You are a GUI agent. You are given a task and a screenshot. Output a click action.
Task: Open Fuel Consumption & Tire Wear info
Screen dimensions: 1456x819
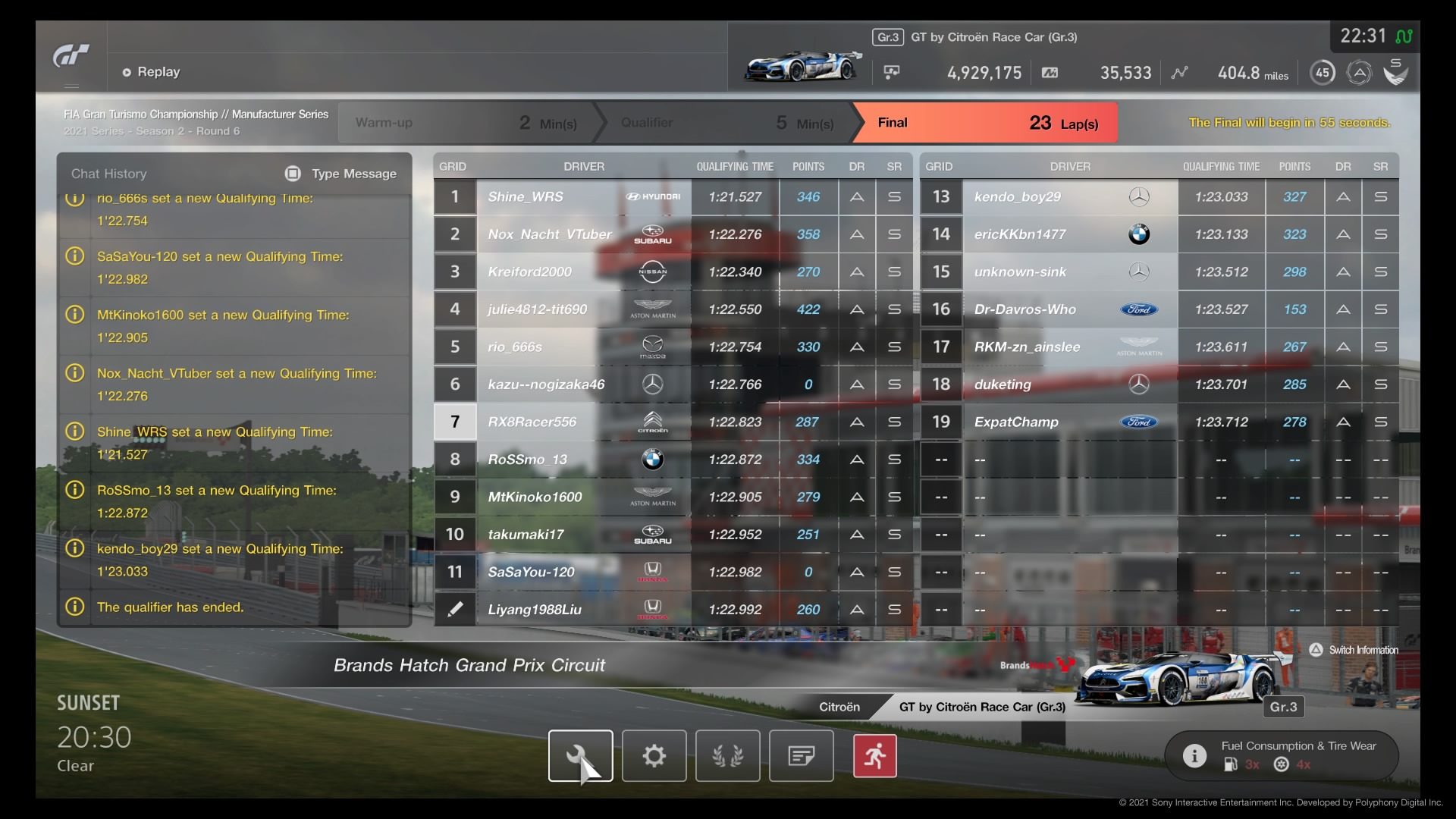pos(1281,755)
